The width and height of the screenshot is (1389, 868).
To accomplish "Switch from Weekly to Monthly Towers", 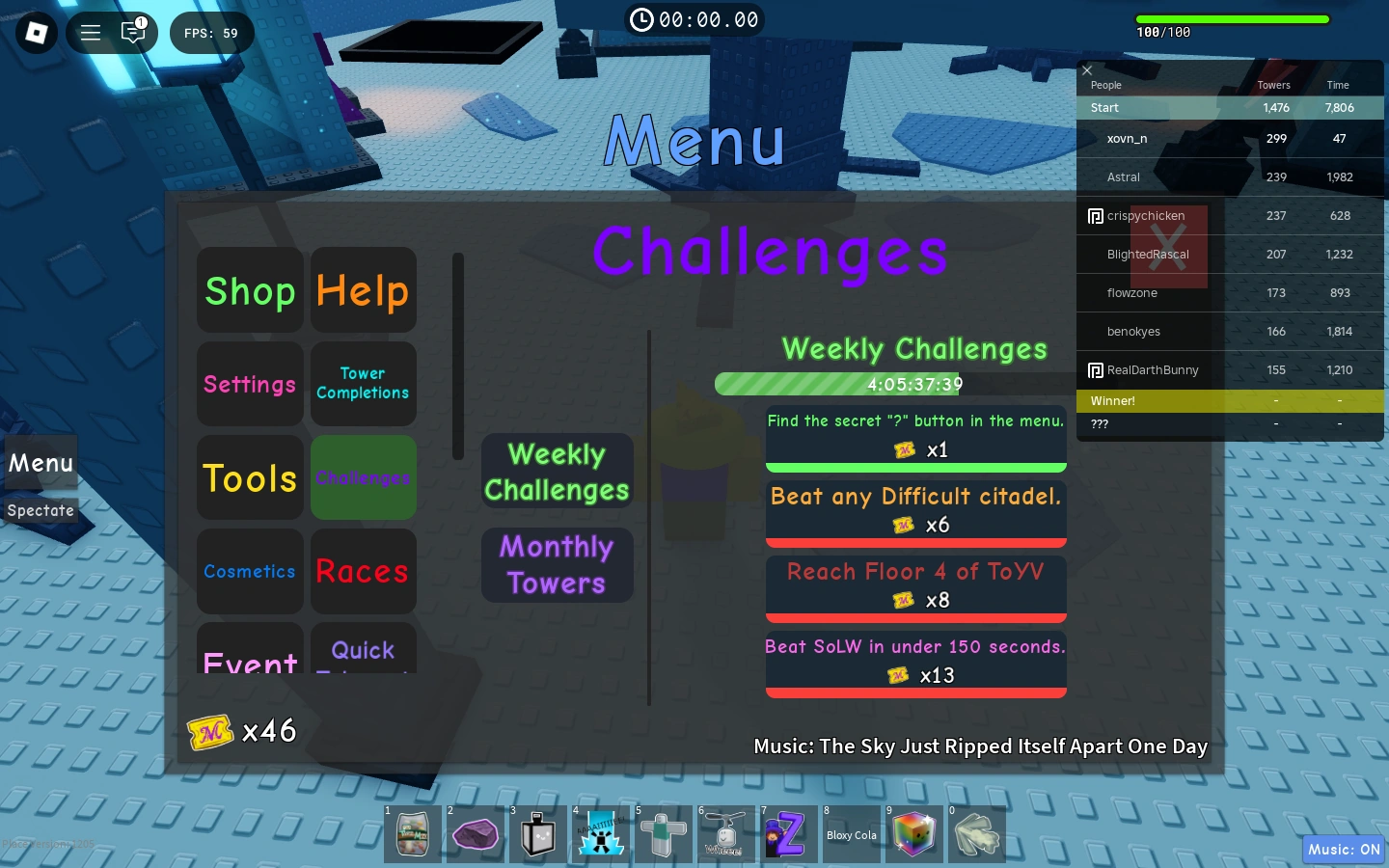I will point(557,565).
